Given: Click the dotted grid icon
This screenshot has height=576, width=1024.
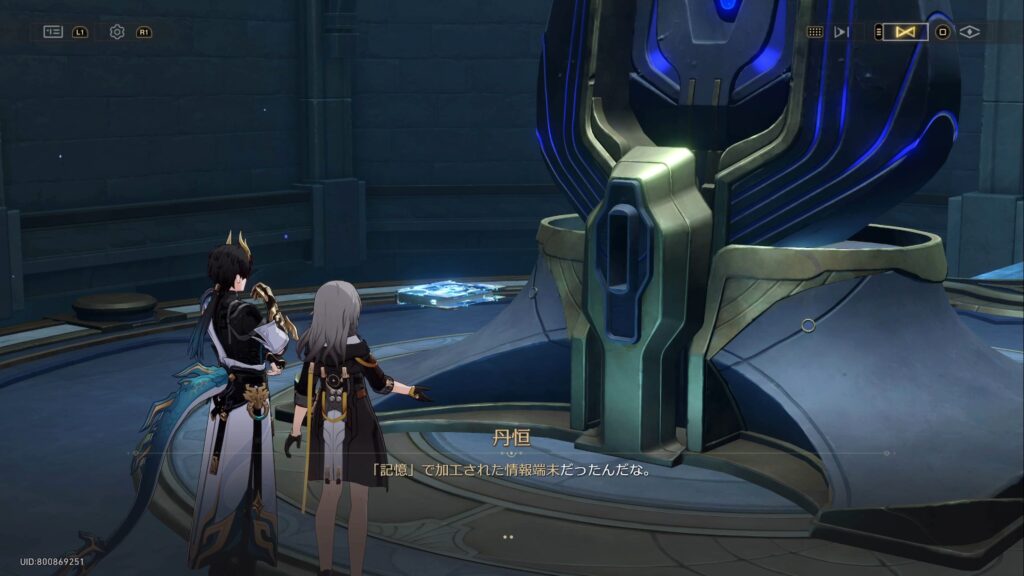Looking at the screenshot, I should 815,32.
